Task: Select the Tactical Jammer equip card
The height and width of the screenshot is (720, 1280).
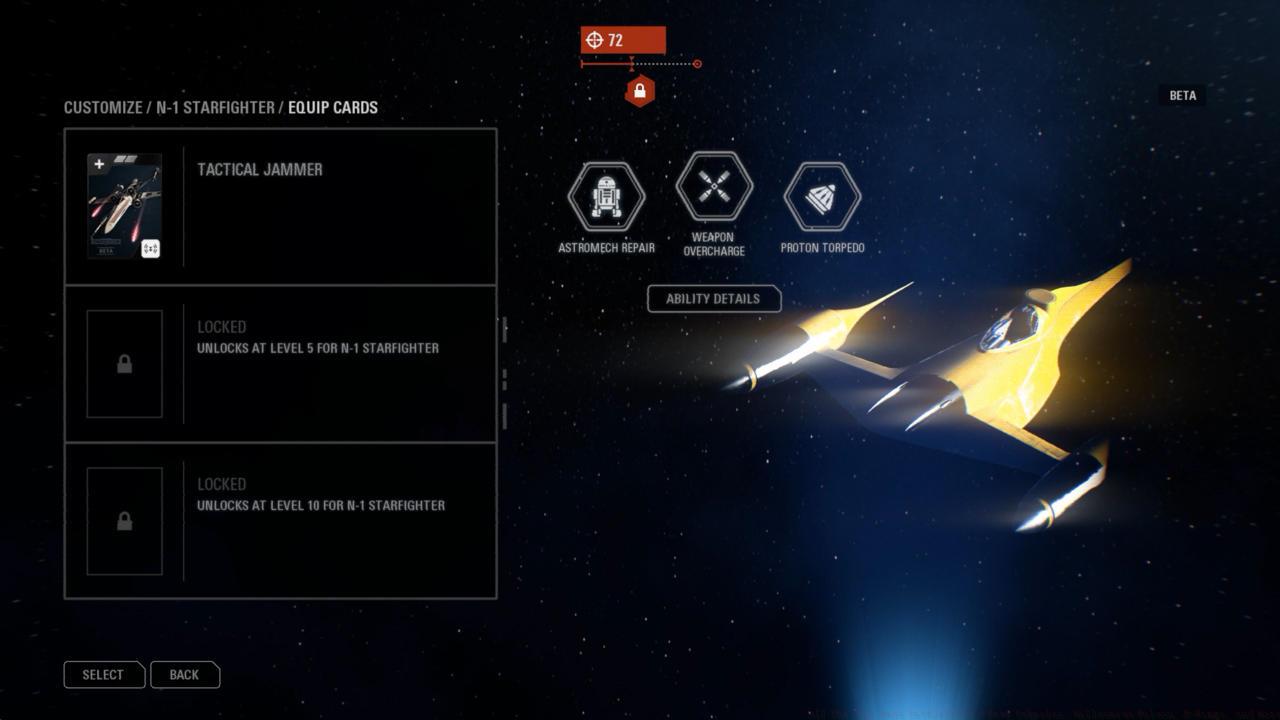Action: pos(280,205)
